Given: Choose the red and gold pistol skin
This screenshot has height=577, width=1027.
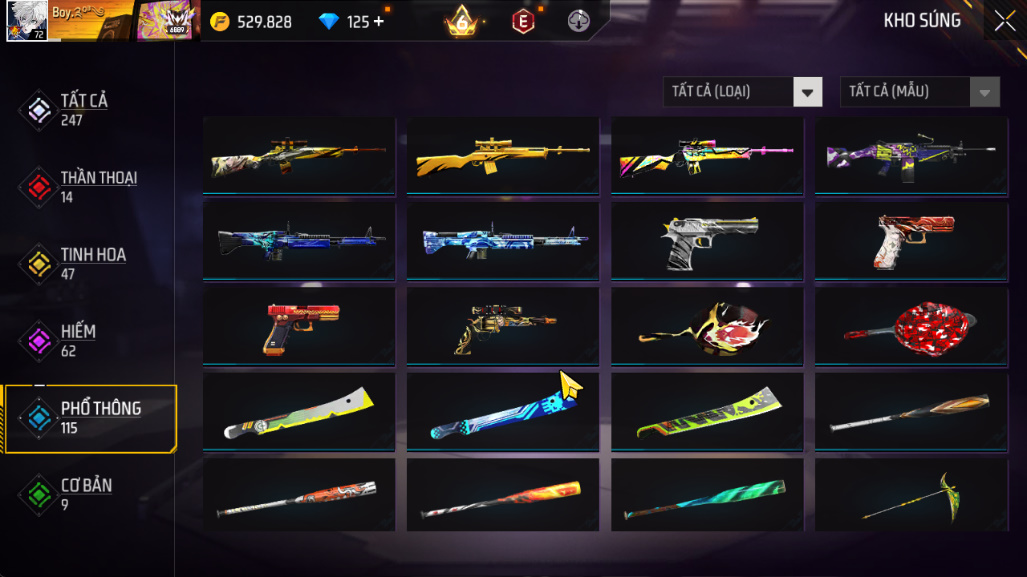Looking at the screenshot, I should 299,326.
